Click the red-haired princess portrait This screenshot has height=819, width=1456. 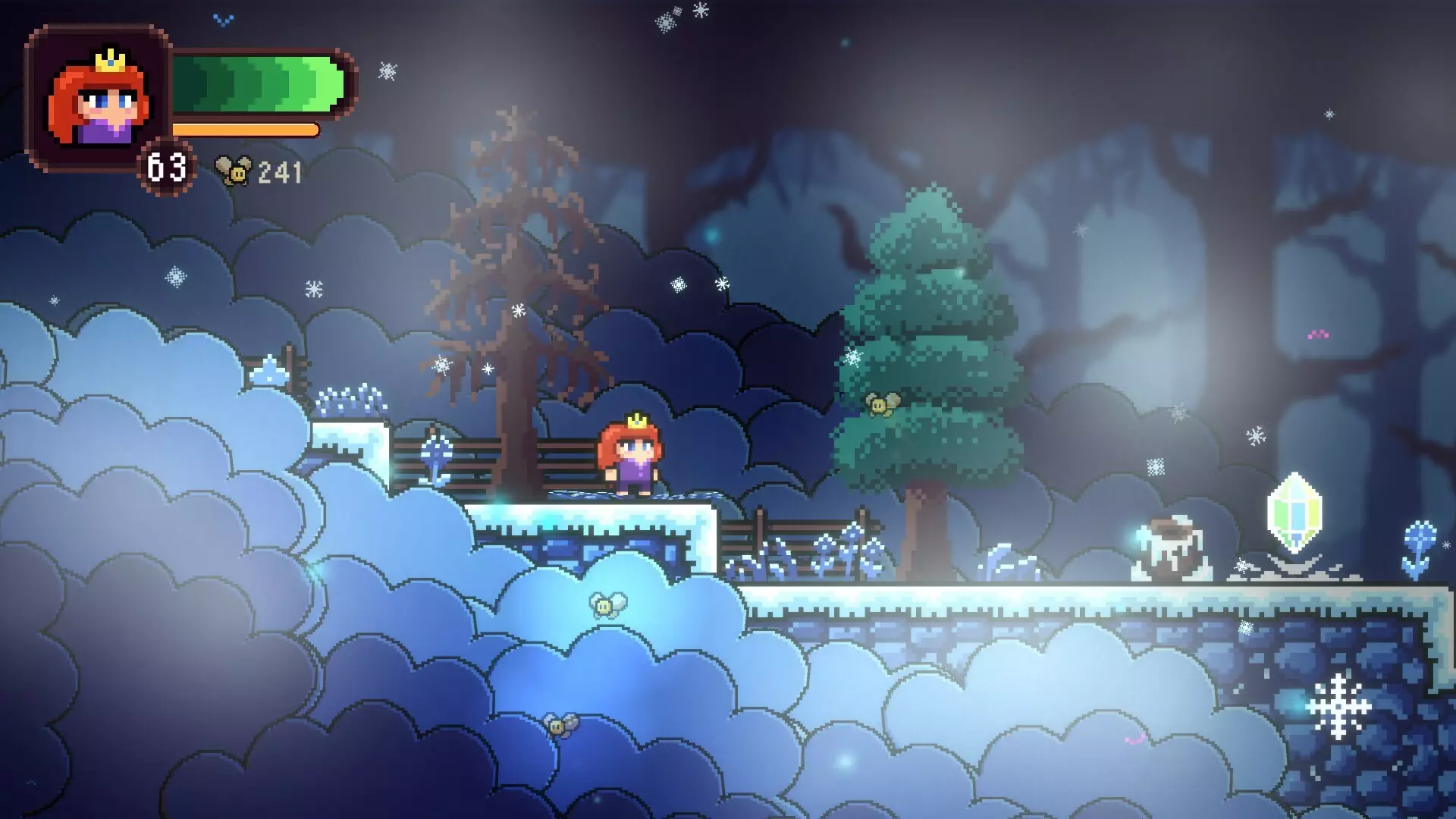click(x=99, y=98)
